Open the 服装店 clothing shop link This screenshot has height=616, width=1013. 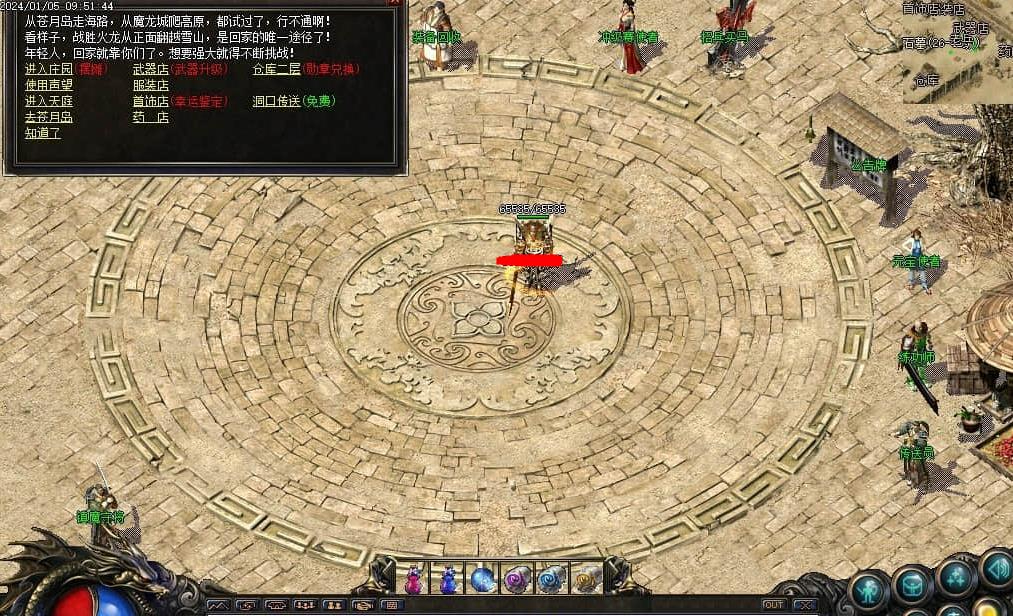[x=150, y=86]
